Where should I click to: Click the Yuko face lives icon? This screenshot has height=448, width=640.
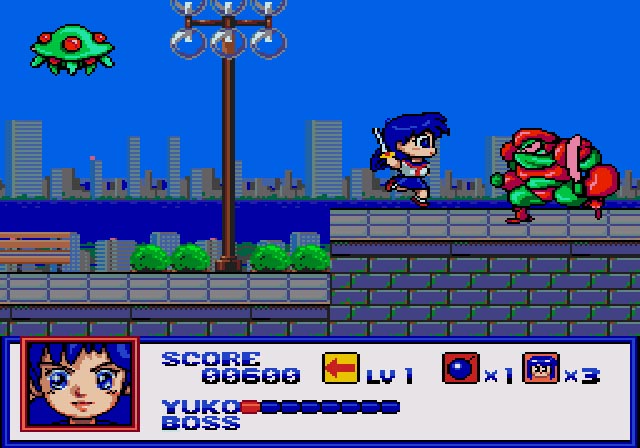pos(541,368)
